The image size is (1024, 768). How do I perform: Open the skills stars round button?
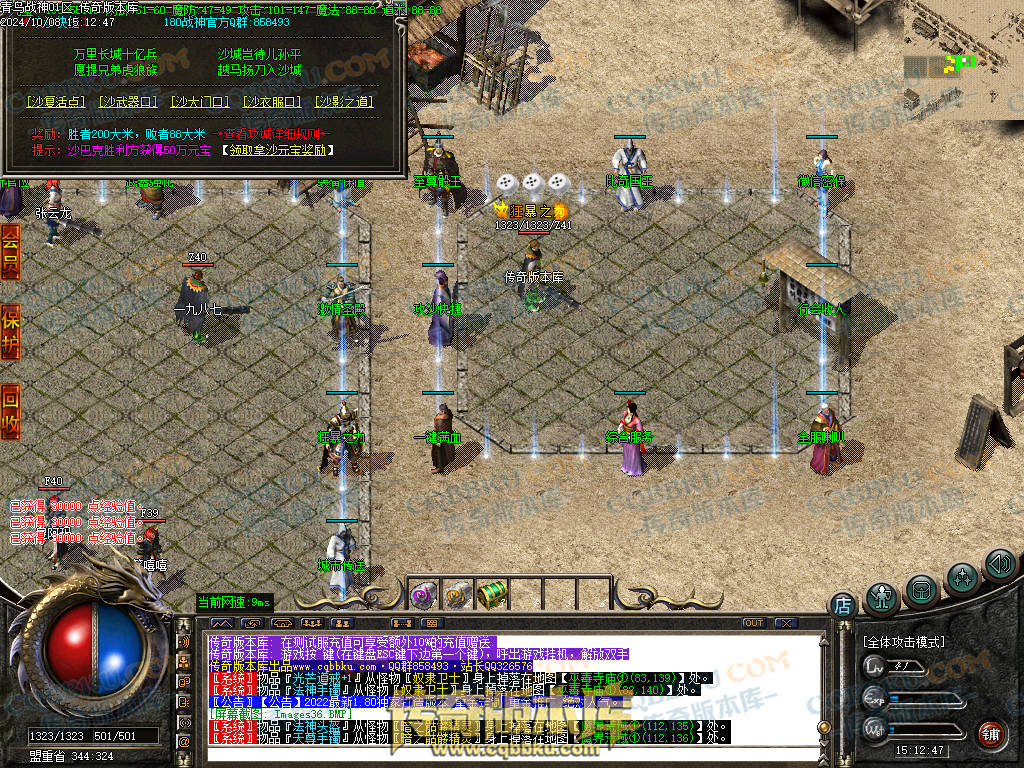[962, 576]
